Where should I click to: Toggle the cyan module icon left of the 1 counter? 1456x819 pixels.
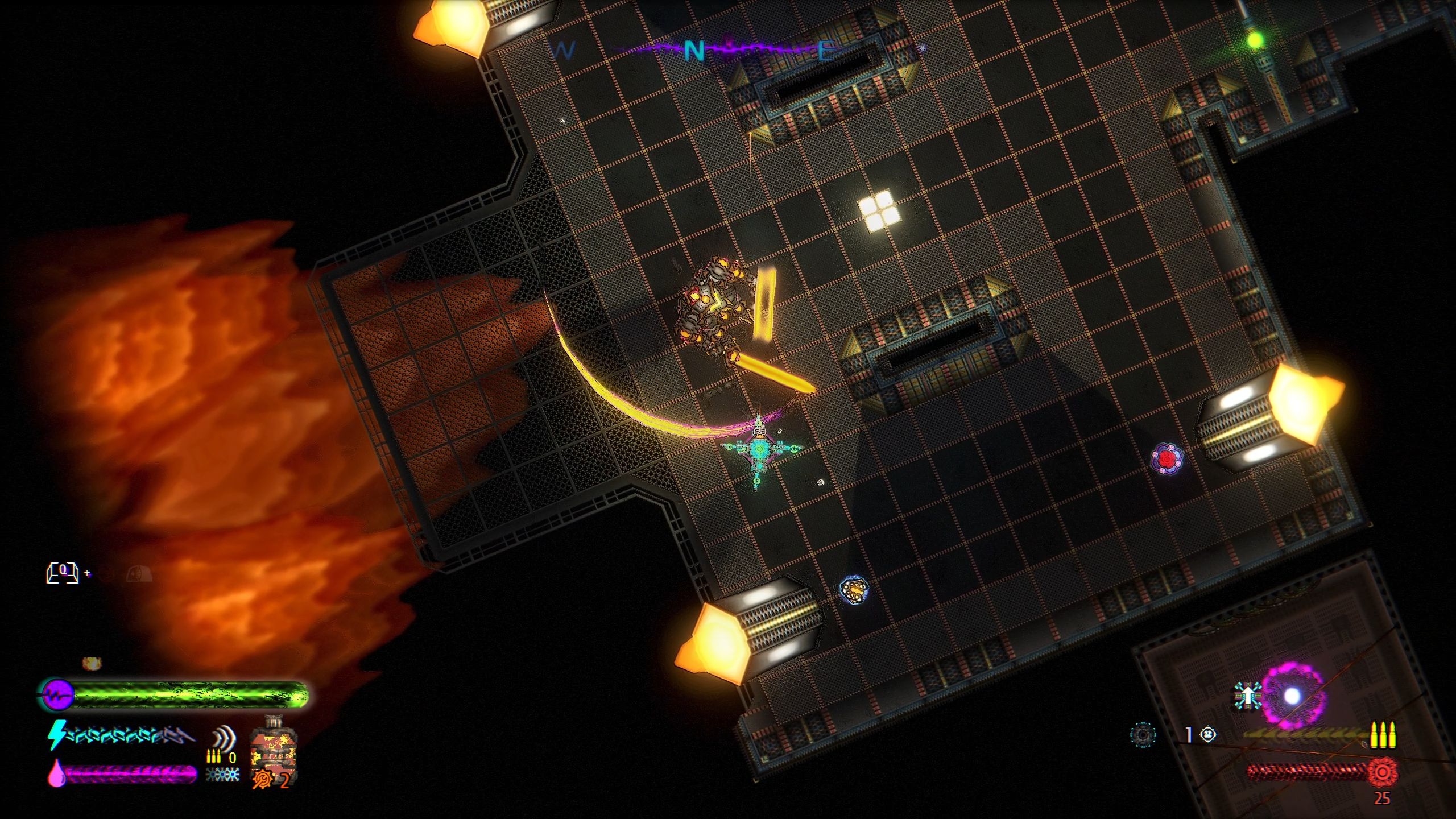(x=1143, y=734)
